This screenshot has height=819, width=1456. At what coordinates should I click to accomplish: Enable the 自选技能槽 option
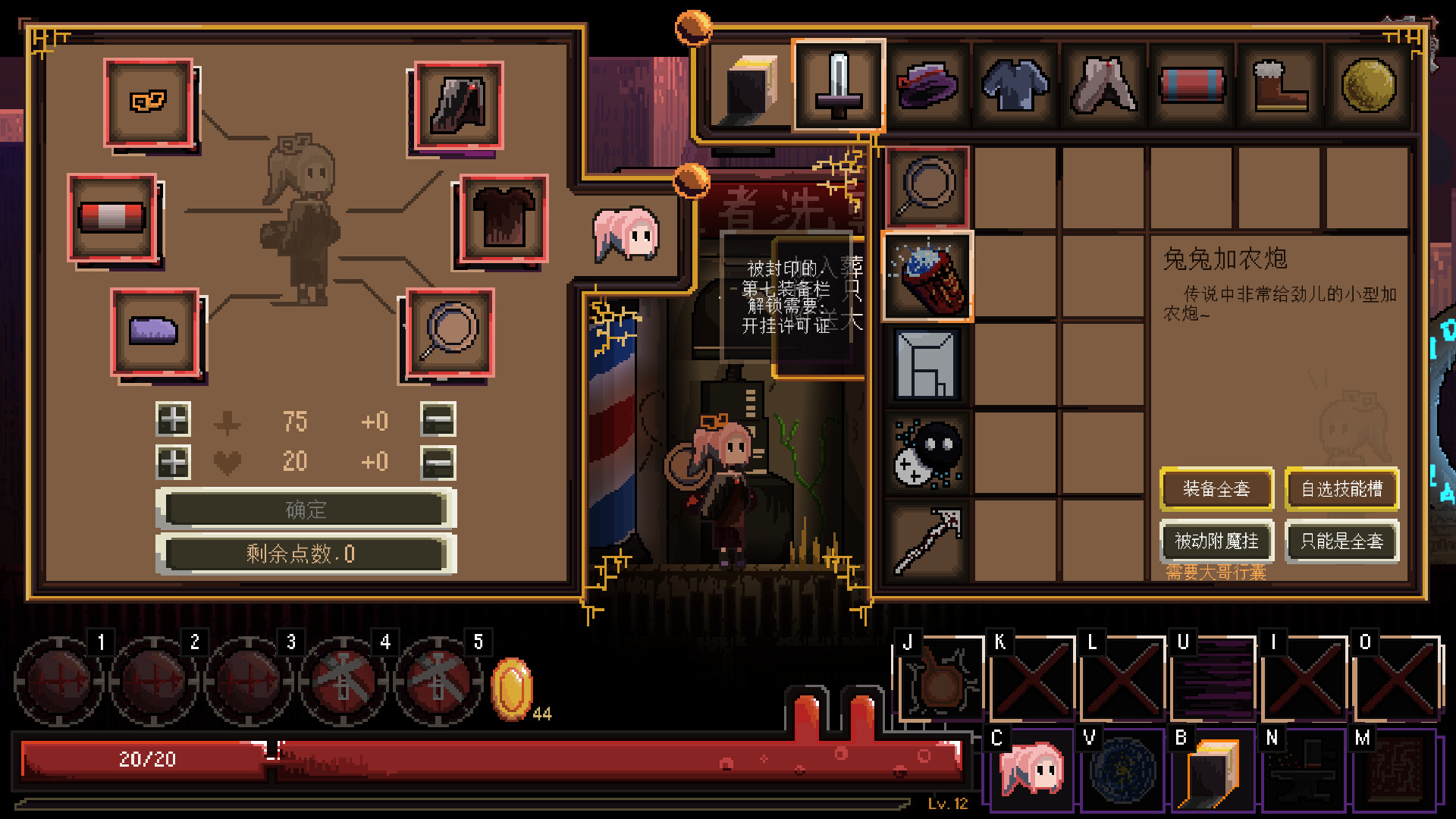(1341, 489)
